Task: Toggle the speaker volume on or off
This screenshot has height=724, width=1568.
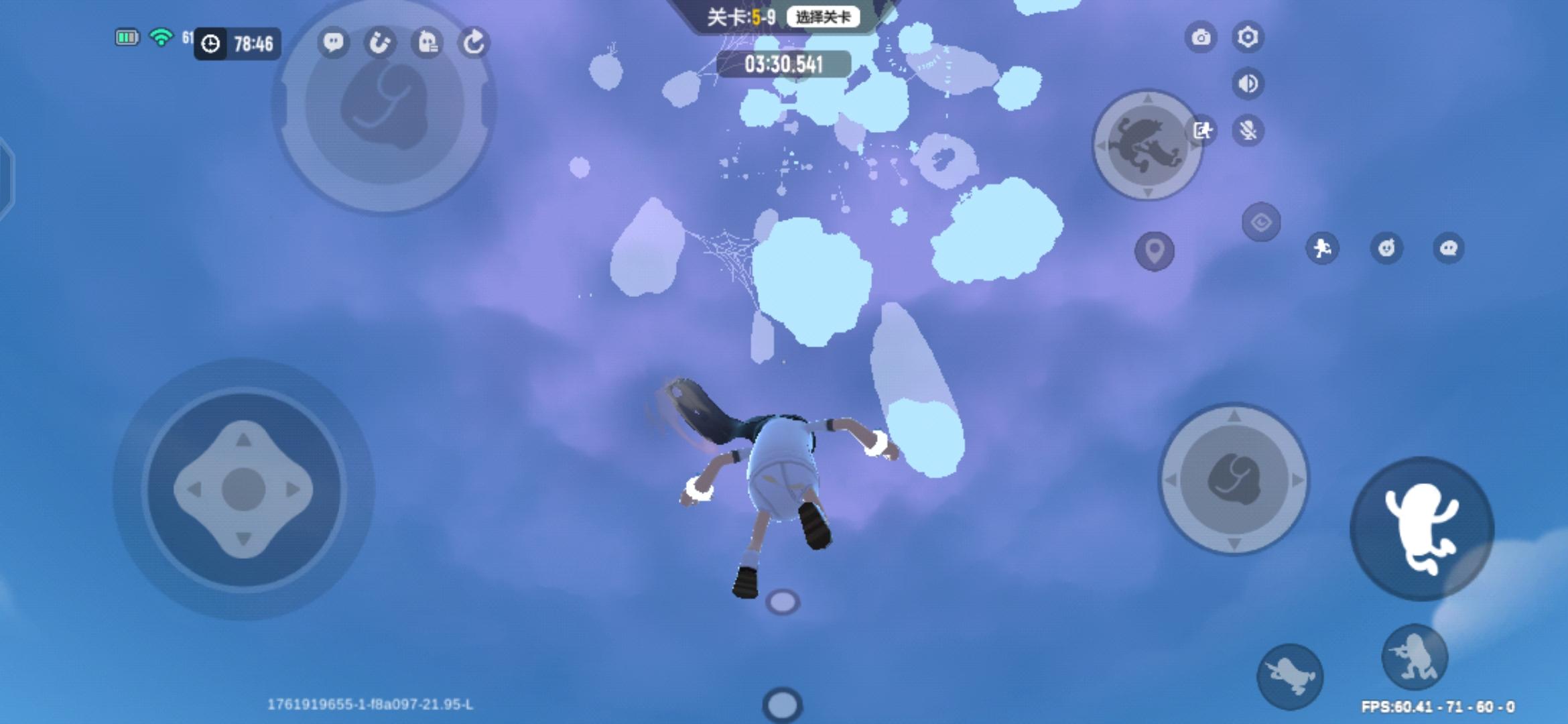Action: tap(1247, 84)
